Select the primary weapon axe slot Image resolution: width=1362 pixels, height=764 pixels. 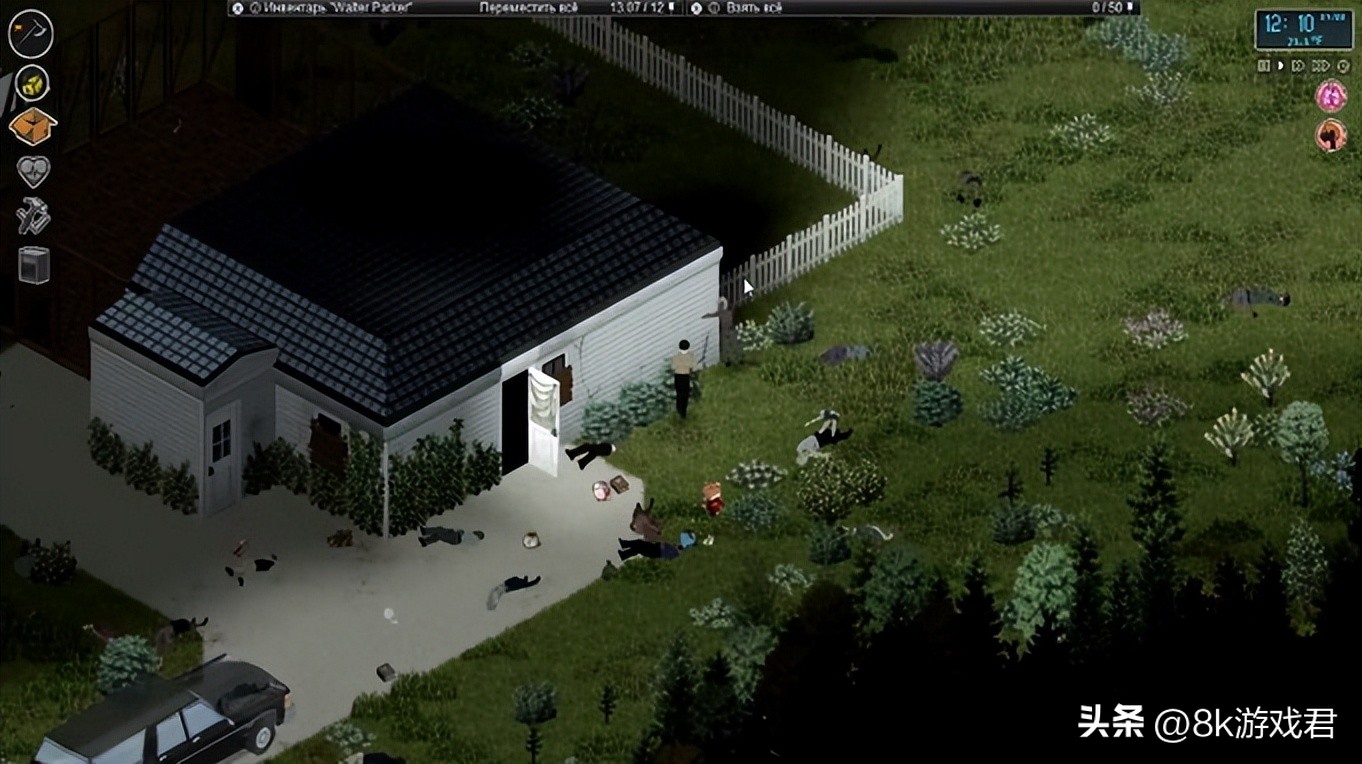(30, 33)
